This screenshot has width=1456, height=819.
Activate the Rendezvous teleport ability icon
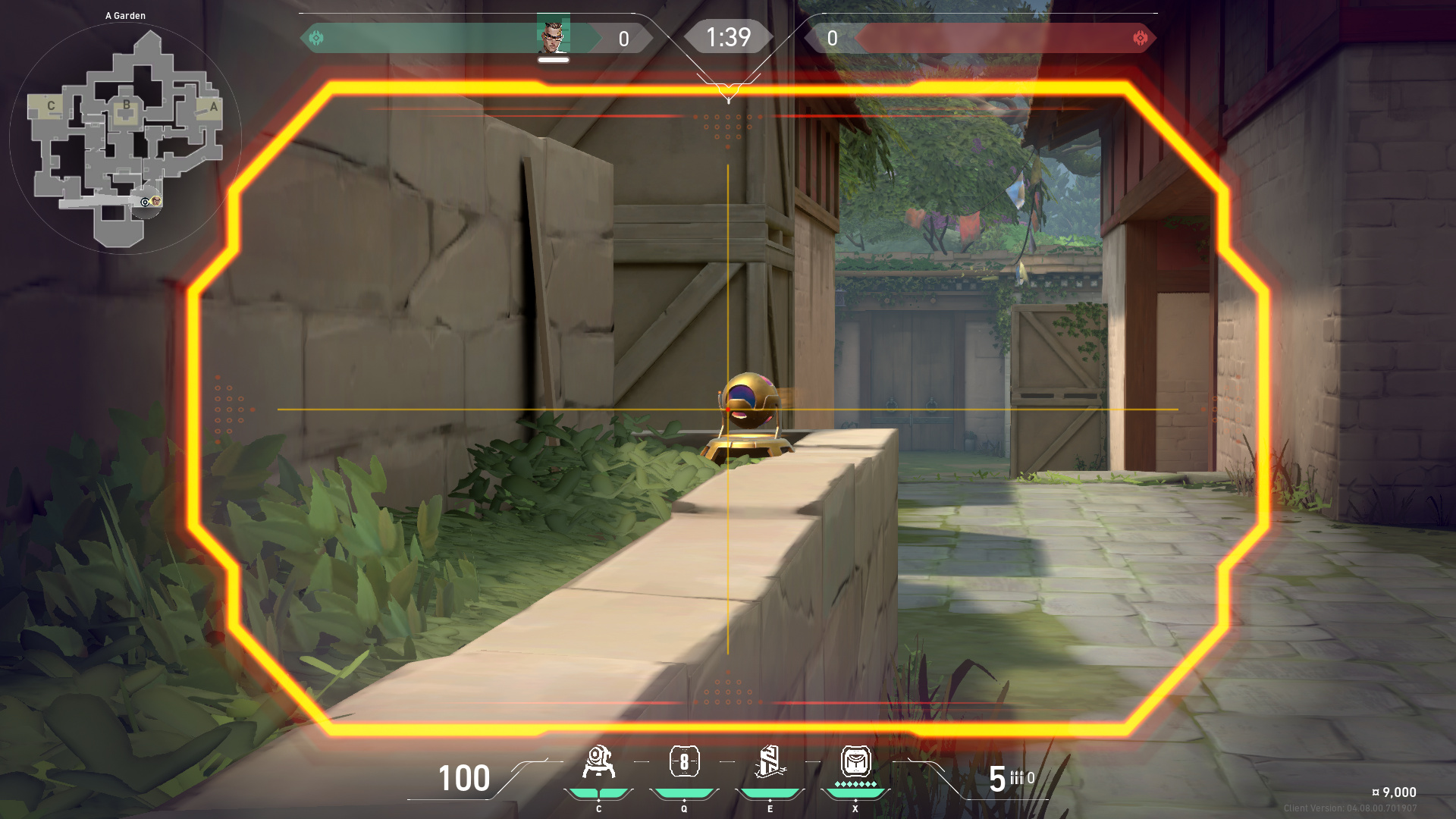point(770,762)
